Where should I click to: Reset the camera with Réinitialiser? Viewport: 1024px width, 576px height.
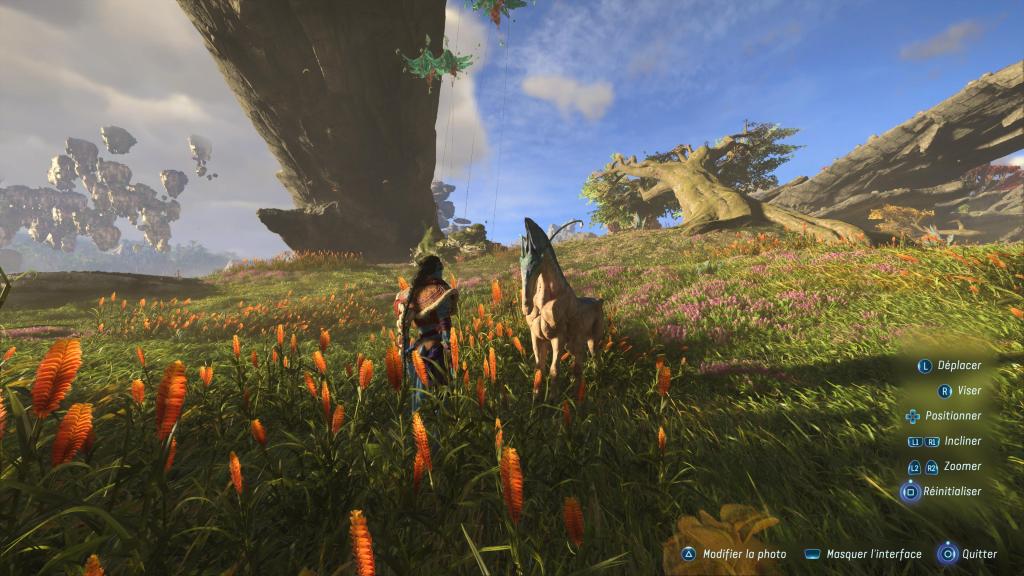click(x=942, y=492)
